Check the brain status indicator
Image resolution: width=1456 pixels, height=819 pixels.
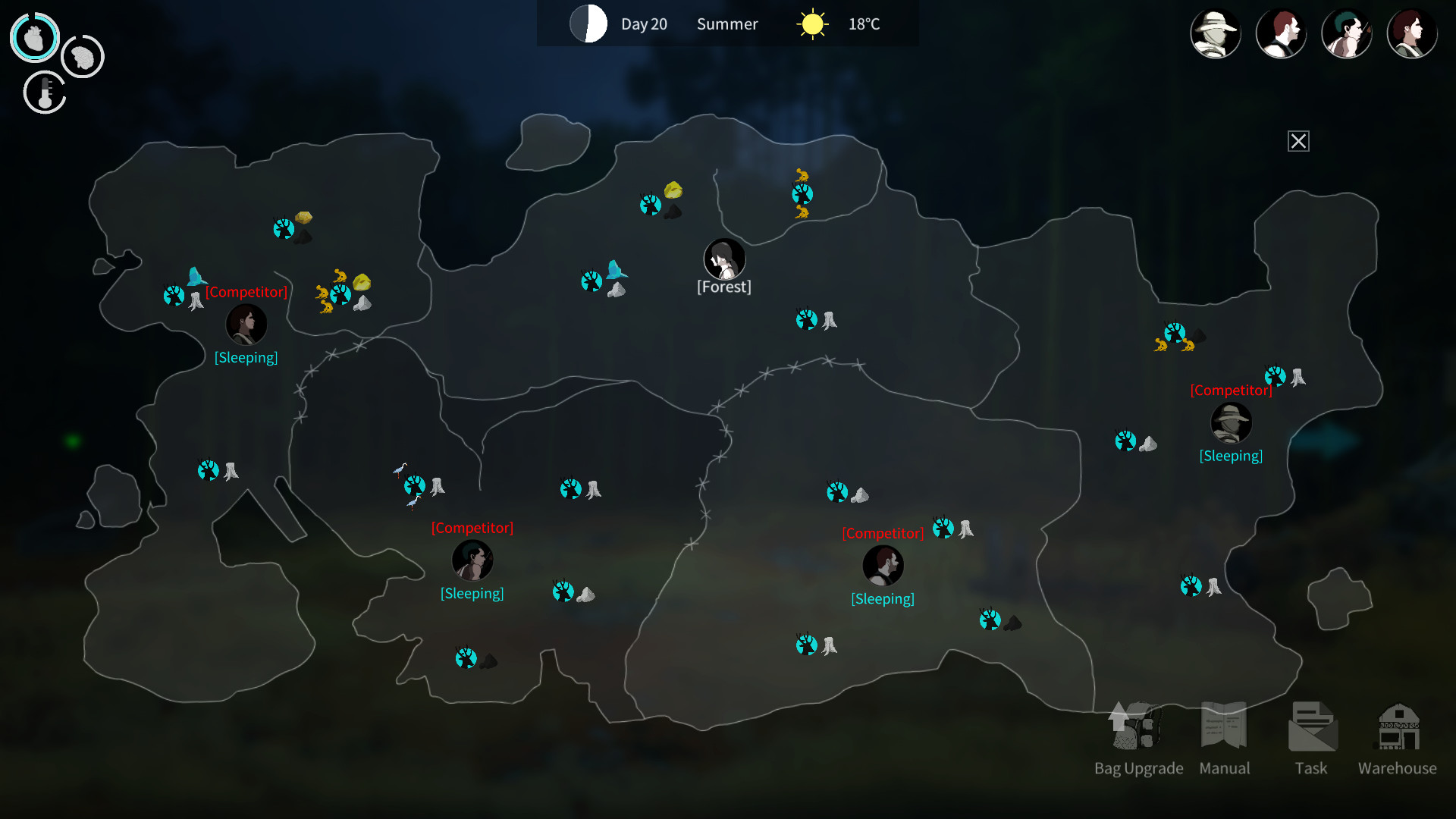82,56
